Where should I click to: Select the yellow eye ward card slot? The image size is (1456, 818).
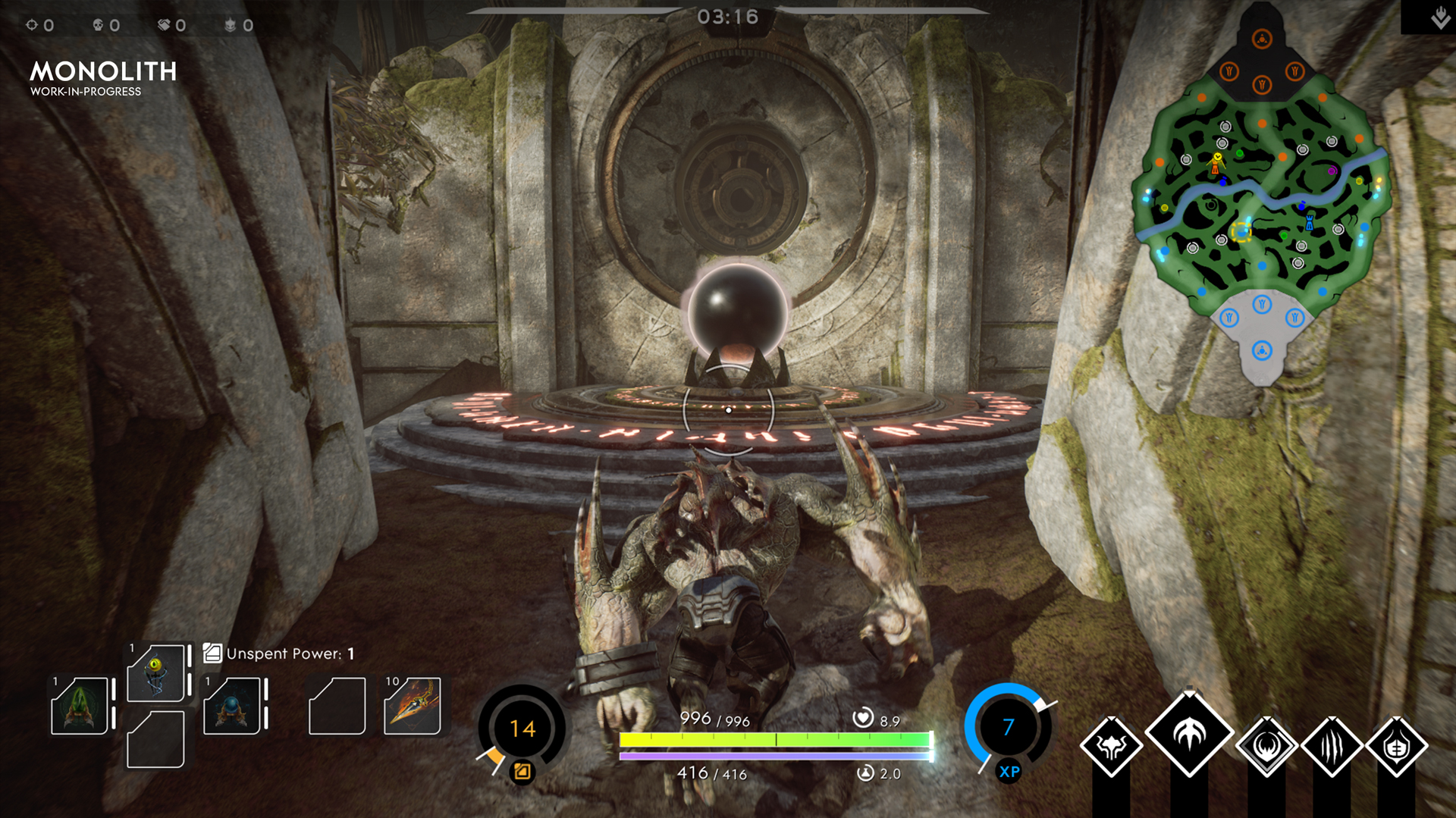pos(156,672)
